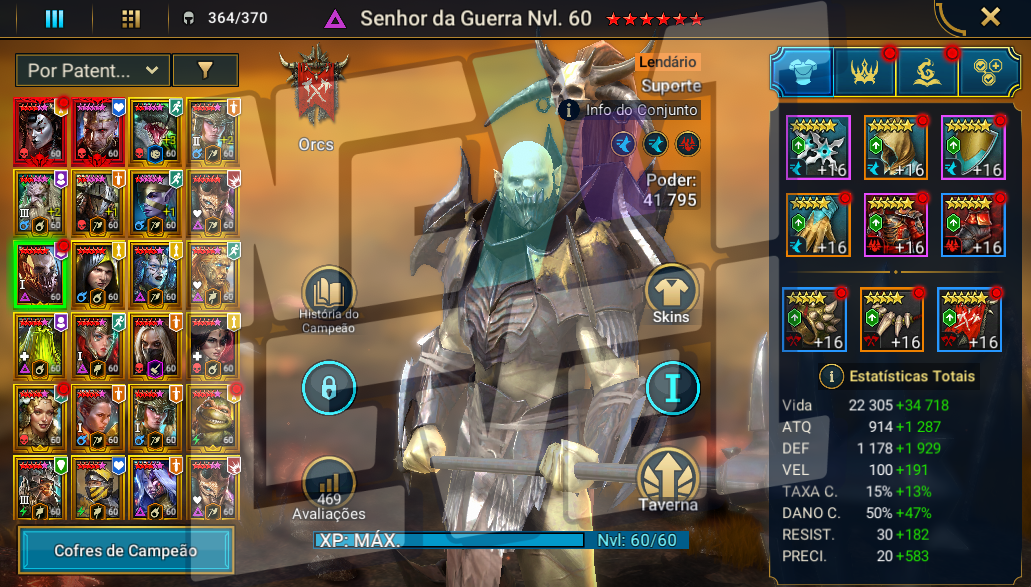Viewport: 1031px width, 587px height.
Task: Select the red banner accessory slot
Action: coord(970,319)
